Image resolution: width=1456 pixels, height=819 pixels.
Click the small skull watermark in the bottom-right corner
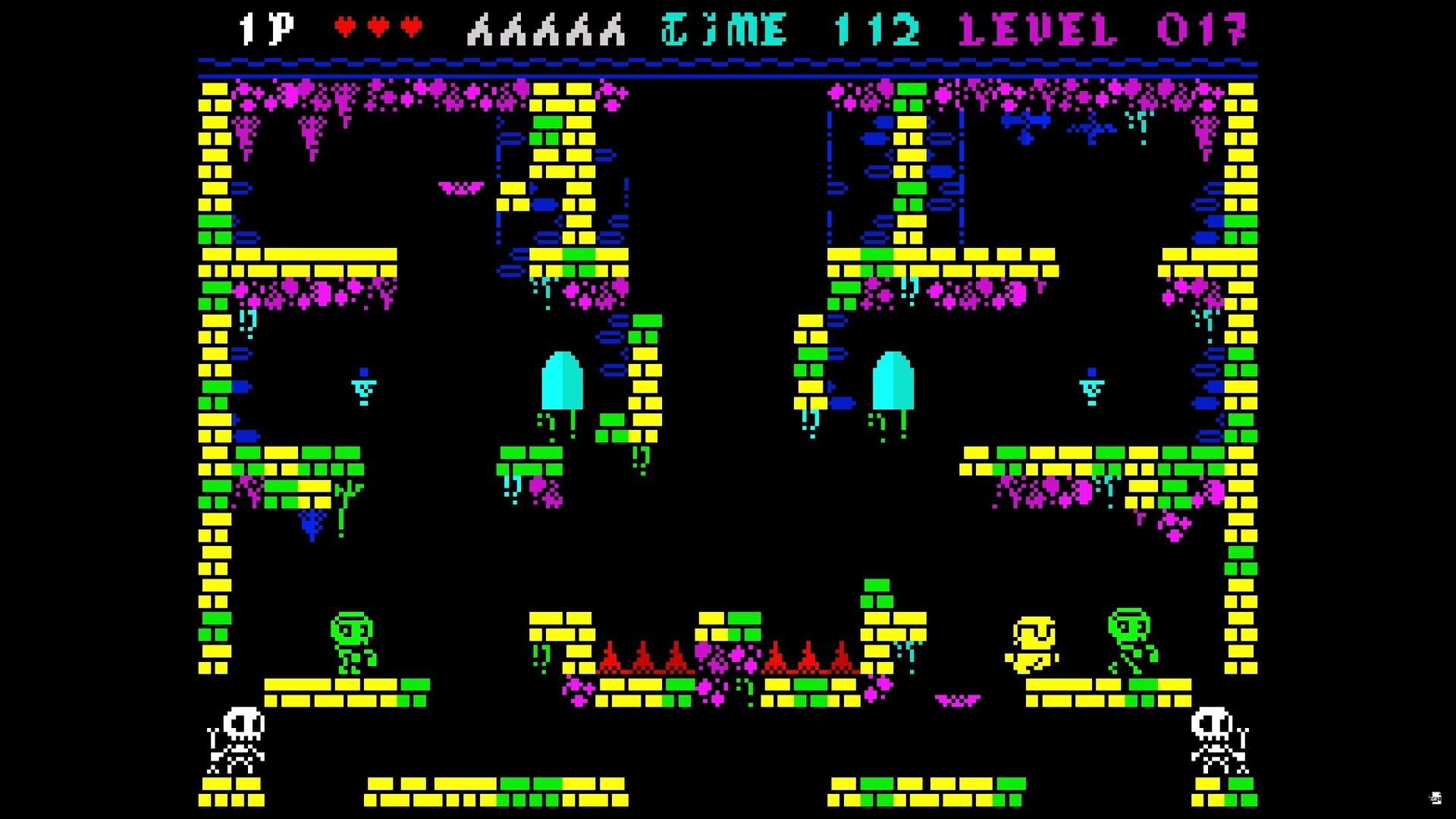pyautogui.click(x=1436, y=798)
